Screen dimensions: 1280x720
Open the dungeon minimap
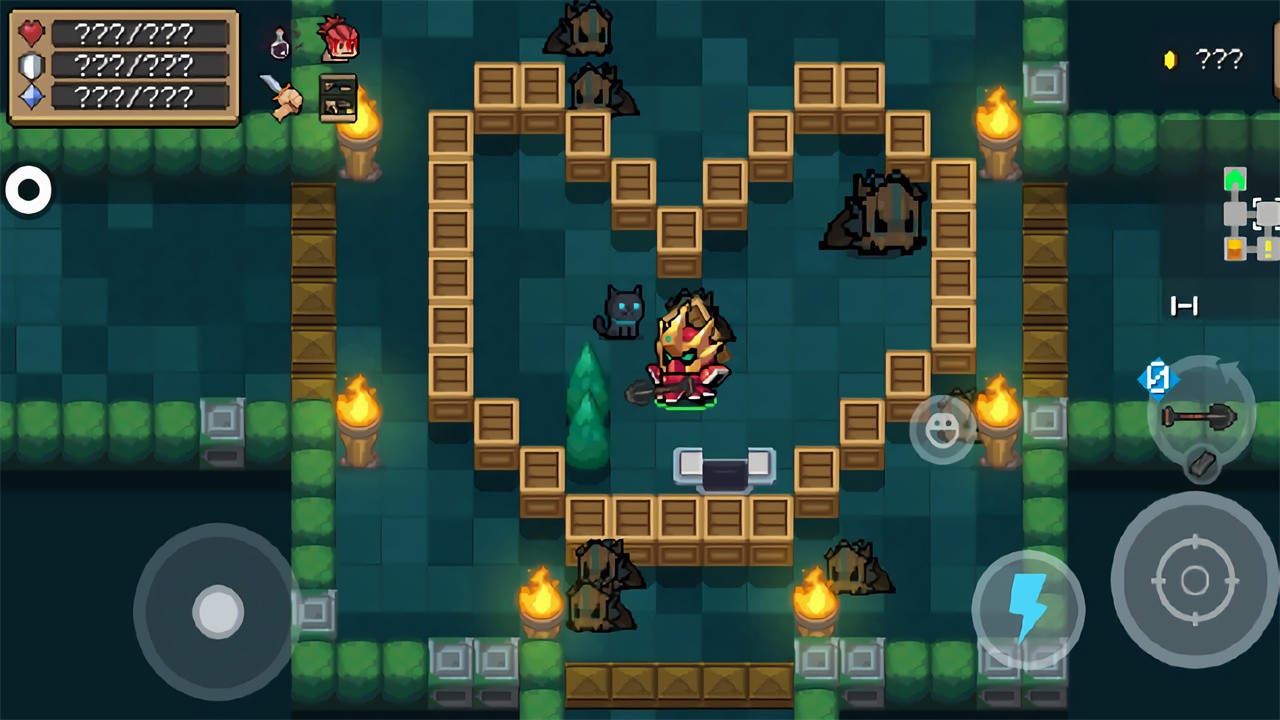1250,214
